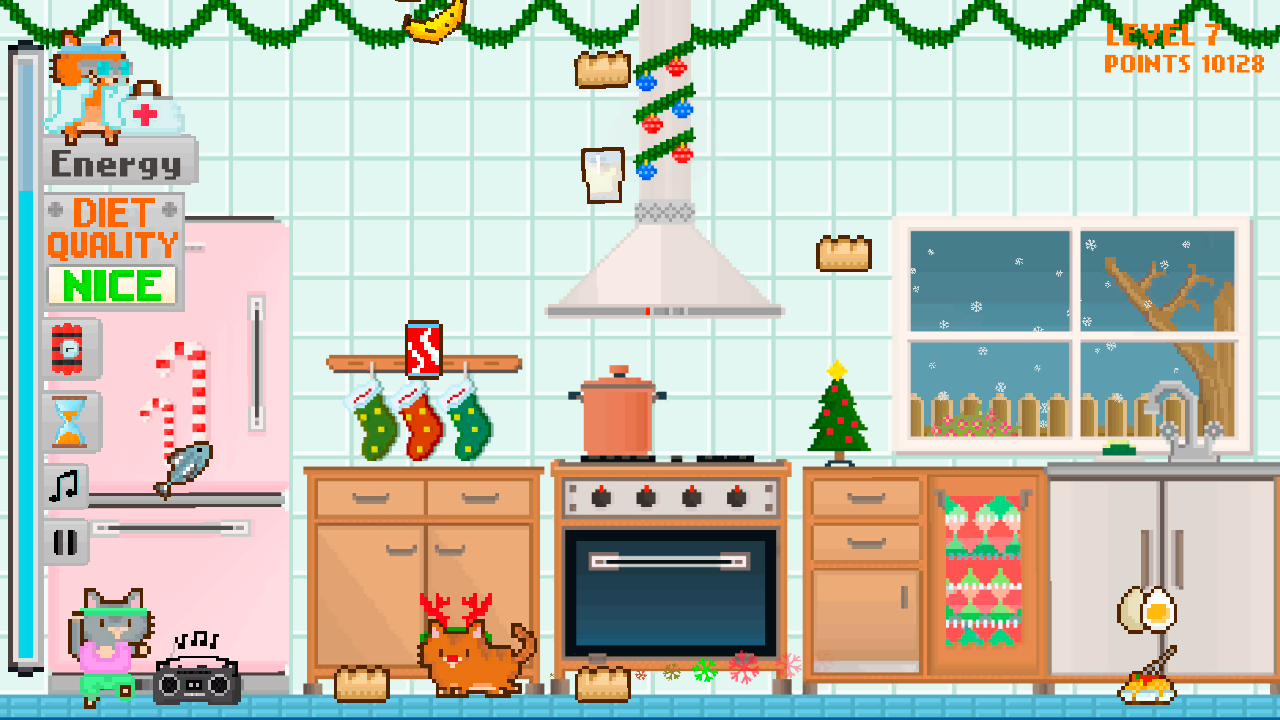The image size is (1280, 720).
Task: Mute the music using the note icon
Action: [x=65, y=487]
